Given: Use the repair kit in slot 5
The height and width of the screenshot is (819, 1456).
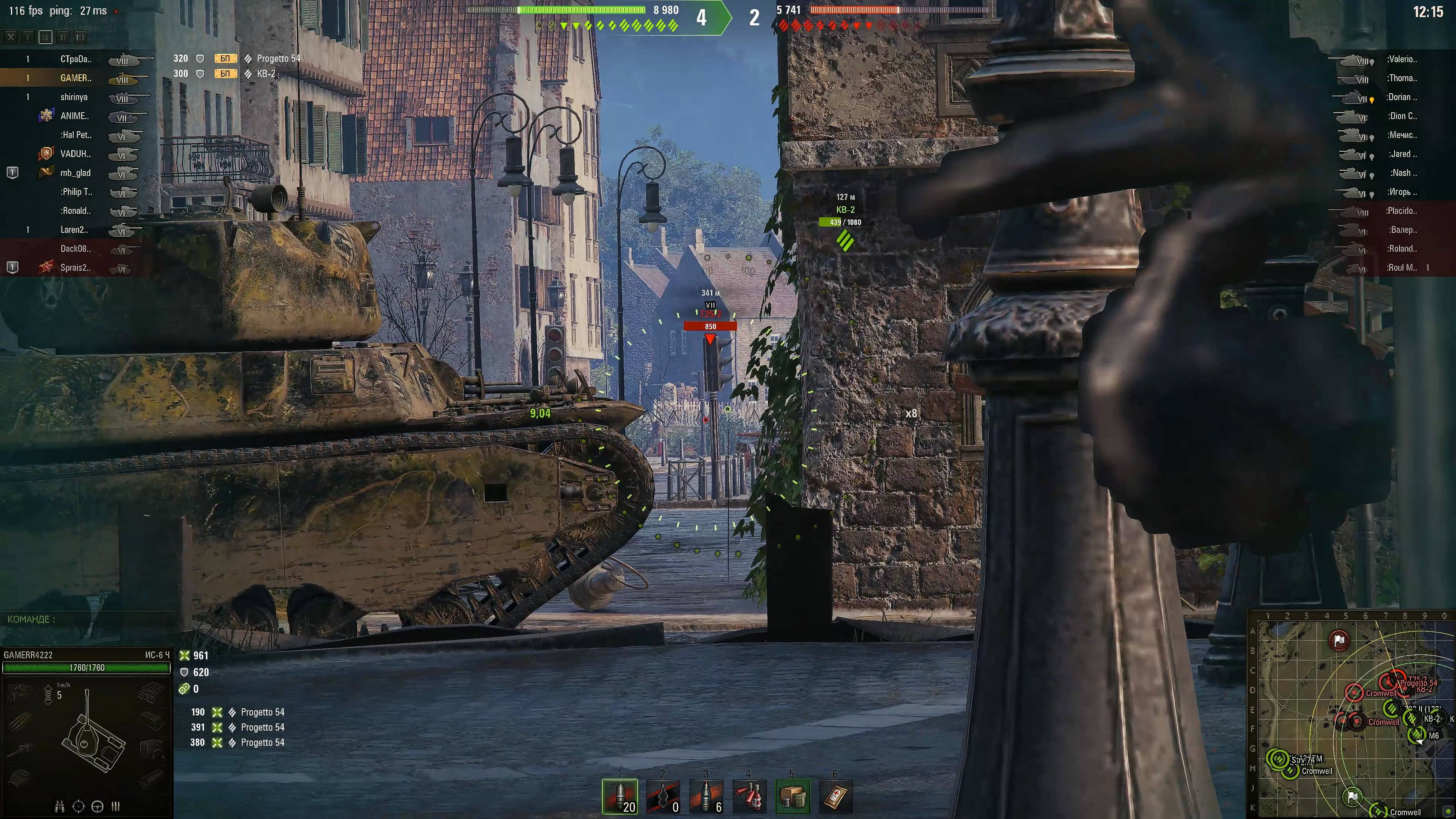Looking at the screenshot, I should 793,797.
